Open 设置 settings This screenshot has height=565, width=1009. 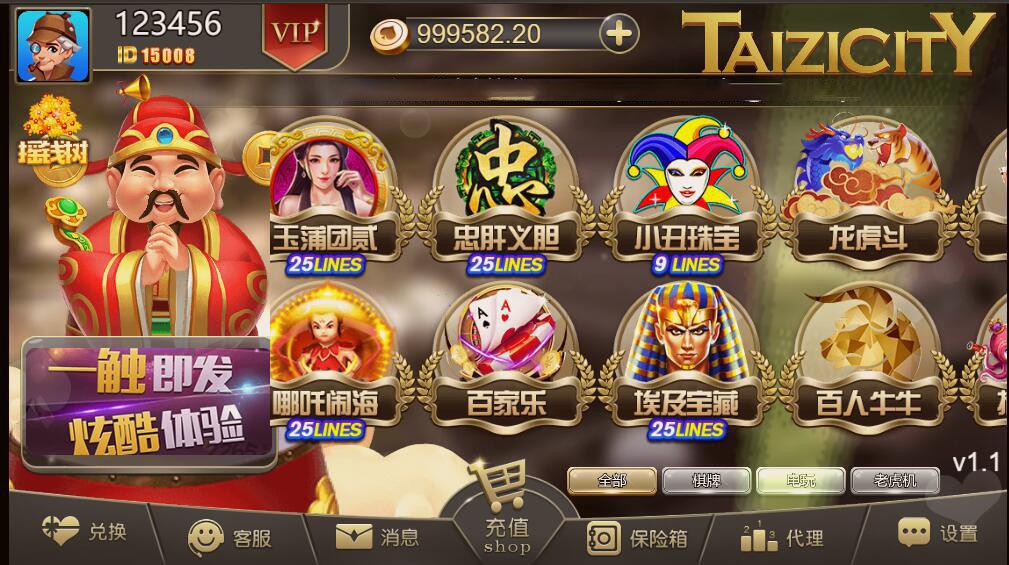tap(937, 533)
